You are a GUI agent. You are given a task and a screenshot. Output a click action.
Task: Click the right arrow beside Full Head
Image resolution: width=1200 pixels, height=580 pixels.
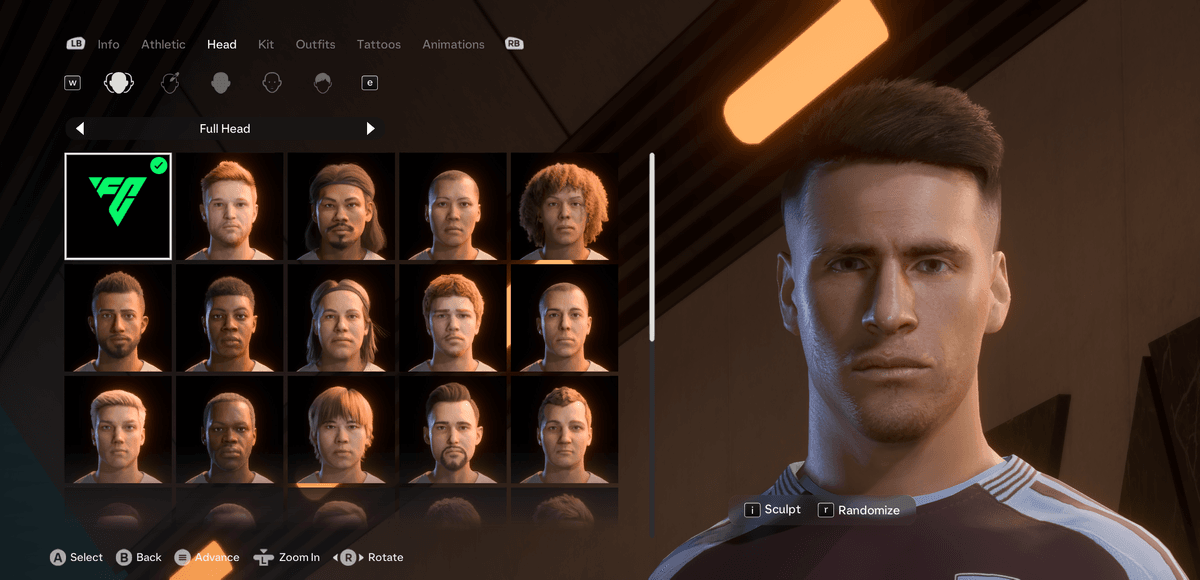point(370,128)
